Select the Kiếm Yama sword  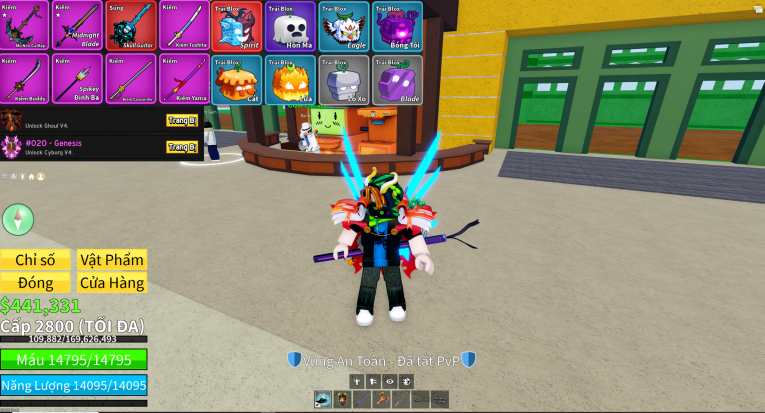(x=183, y=79)
